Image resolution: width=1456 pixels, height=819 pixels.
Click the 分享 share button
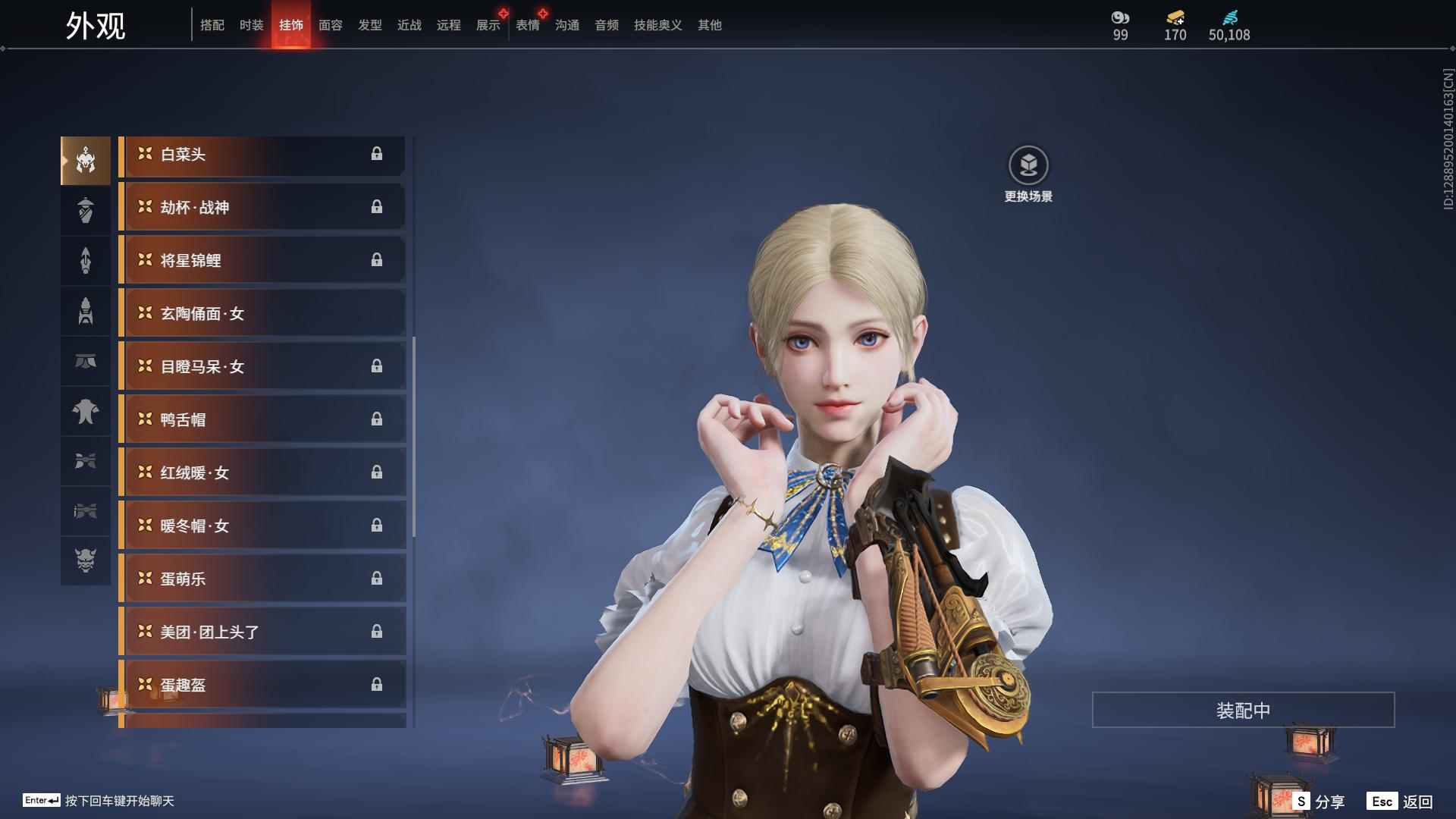coord(1319,802)
